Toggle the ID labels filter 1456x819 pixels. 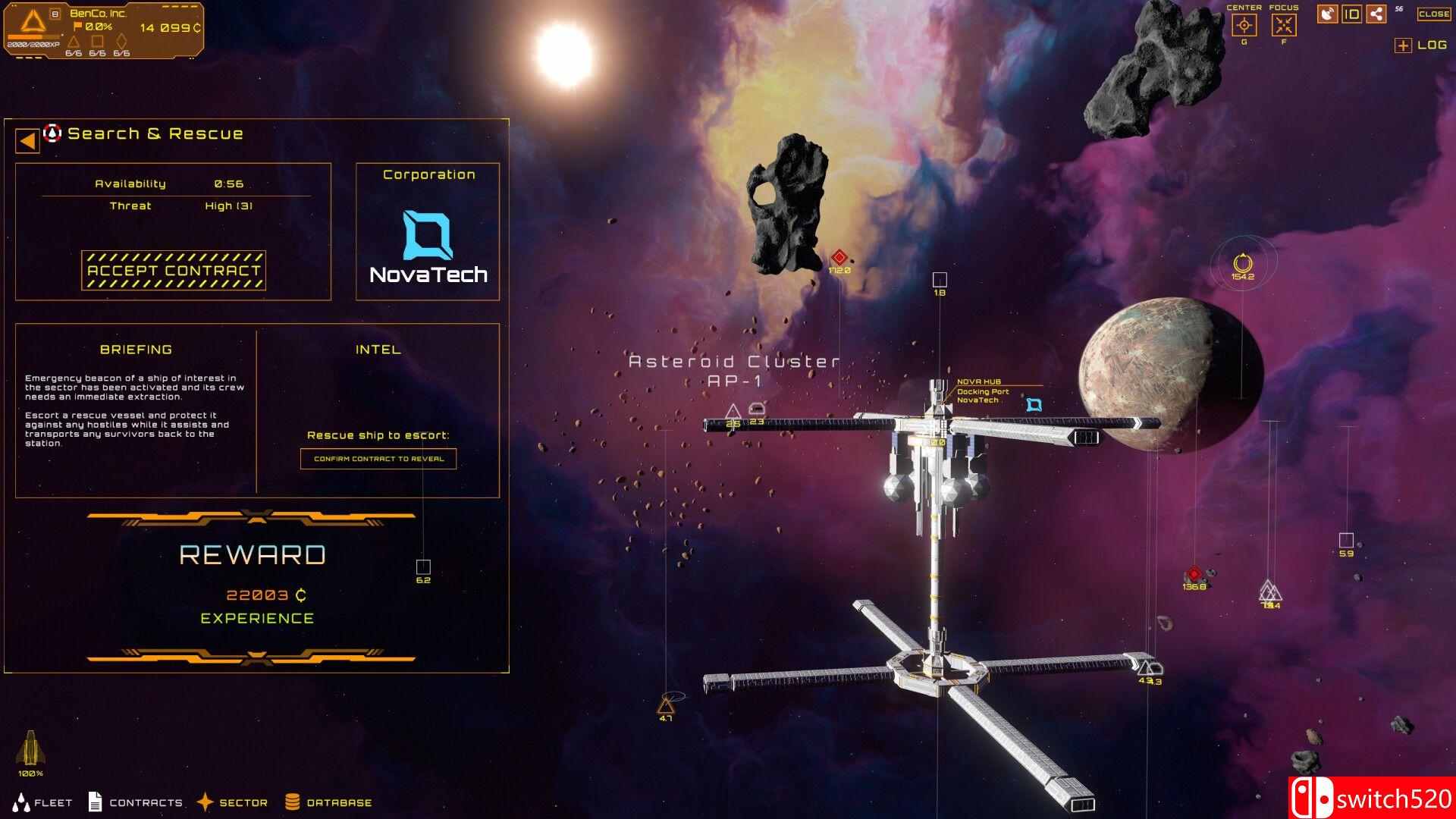(1352, 14)
